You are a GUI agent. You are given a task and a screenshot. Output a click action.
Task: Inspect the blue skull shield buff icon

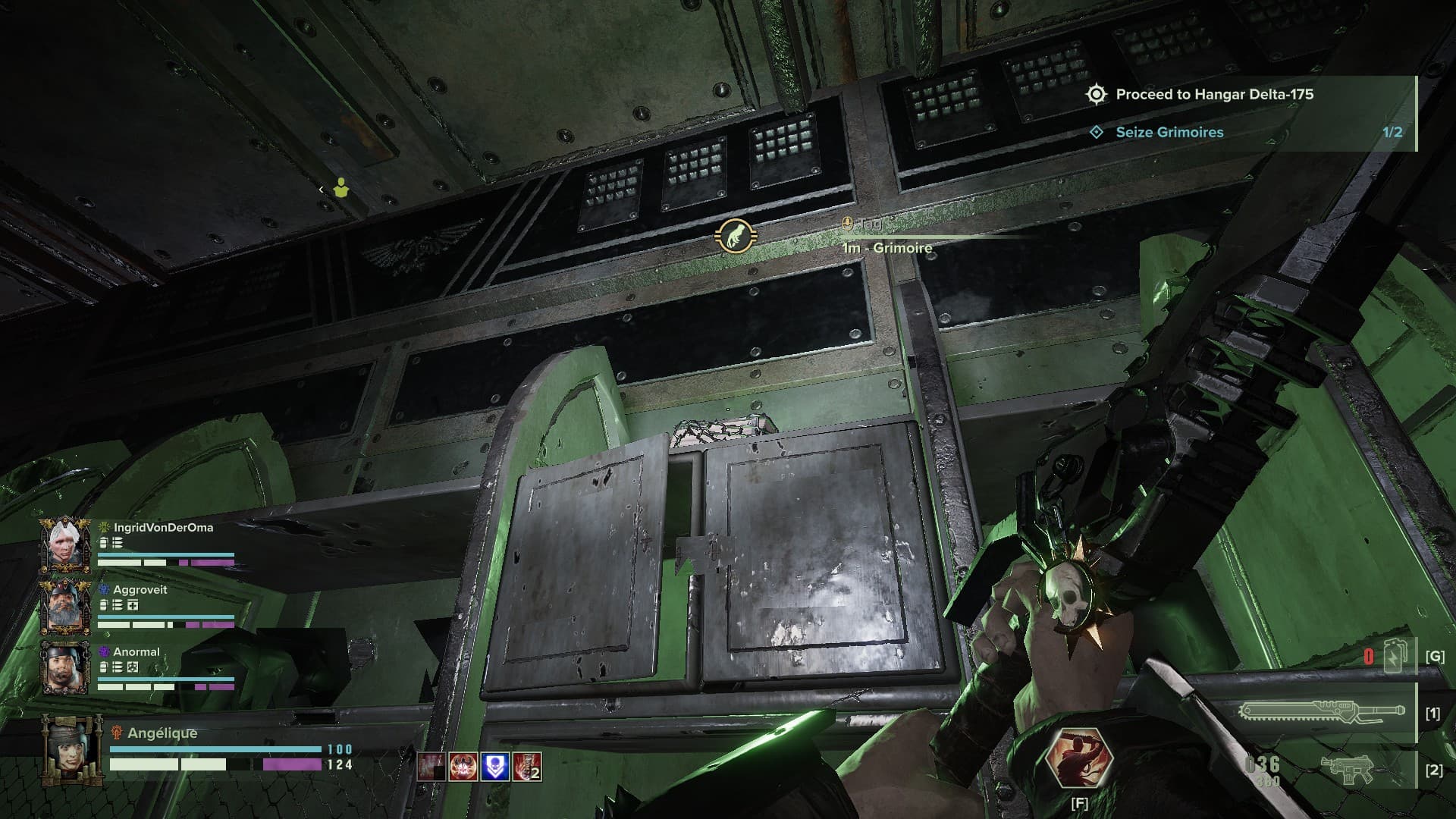[x=495, y=767]
